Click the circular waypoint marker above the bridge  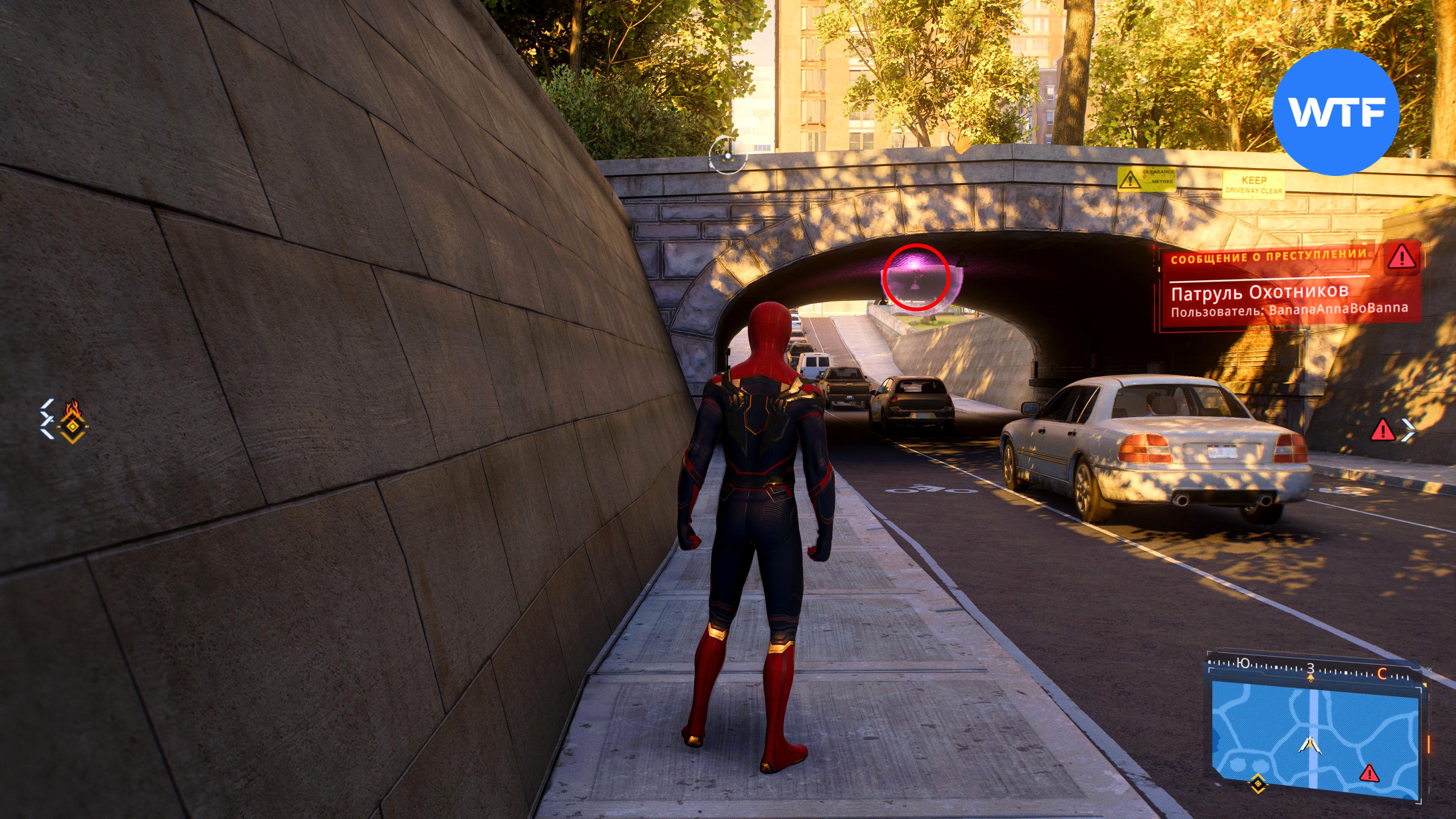point(728,154)
